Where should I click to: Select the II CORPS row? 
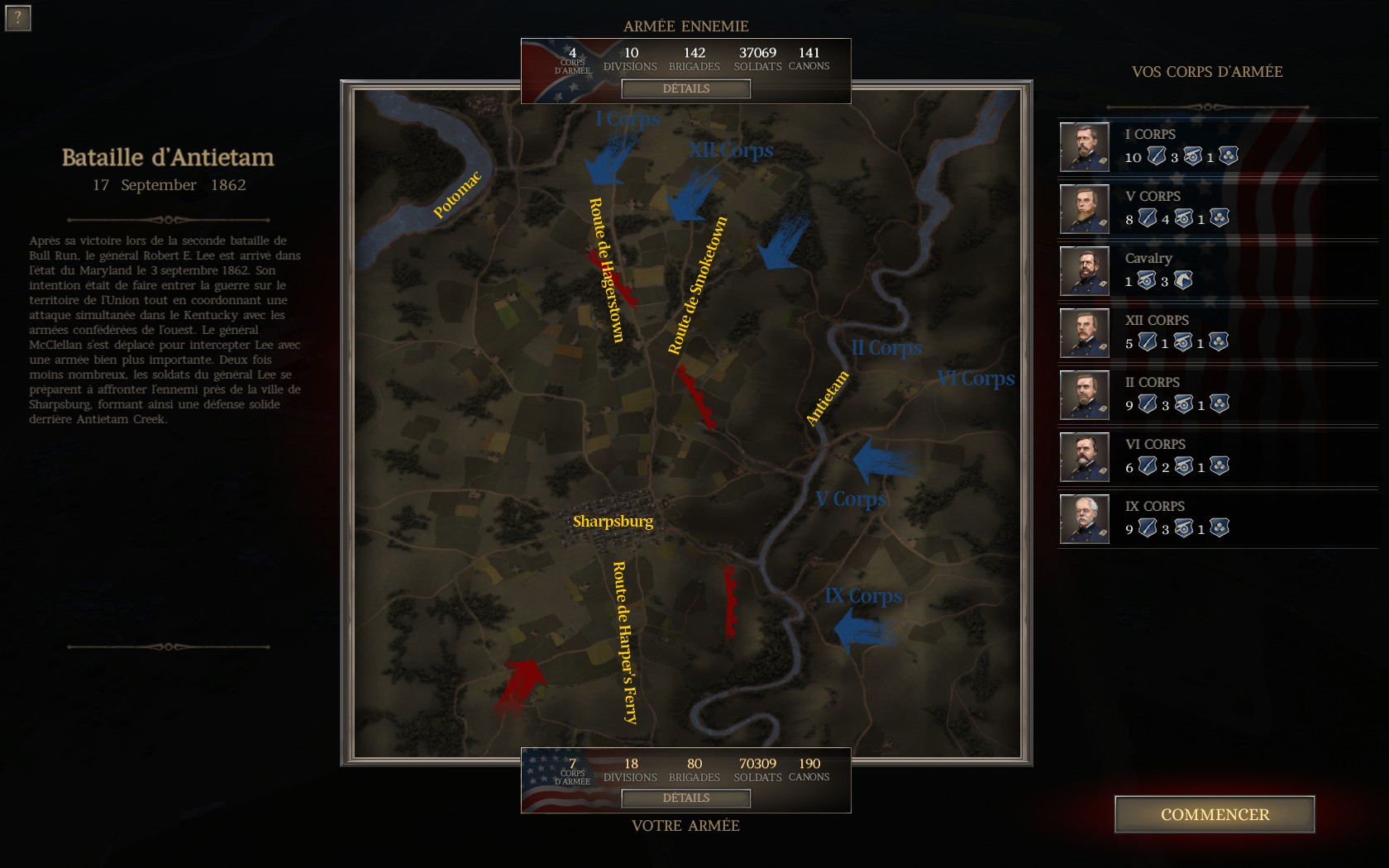pyautogui.click(x=1215, y=395)
